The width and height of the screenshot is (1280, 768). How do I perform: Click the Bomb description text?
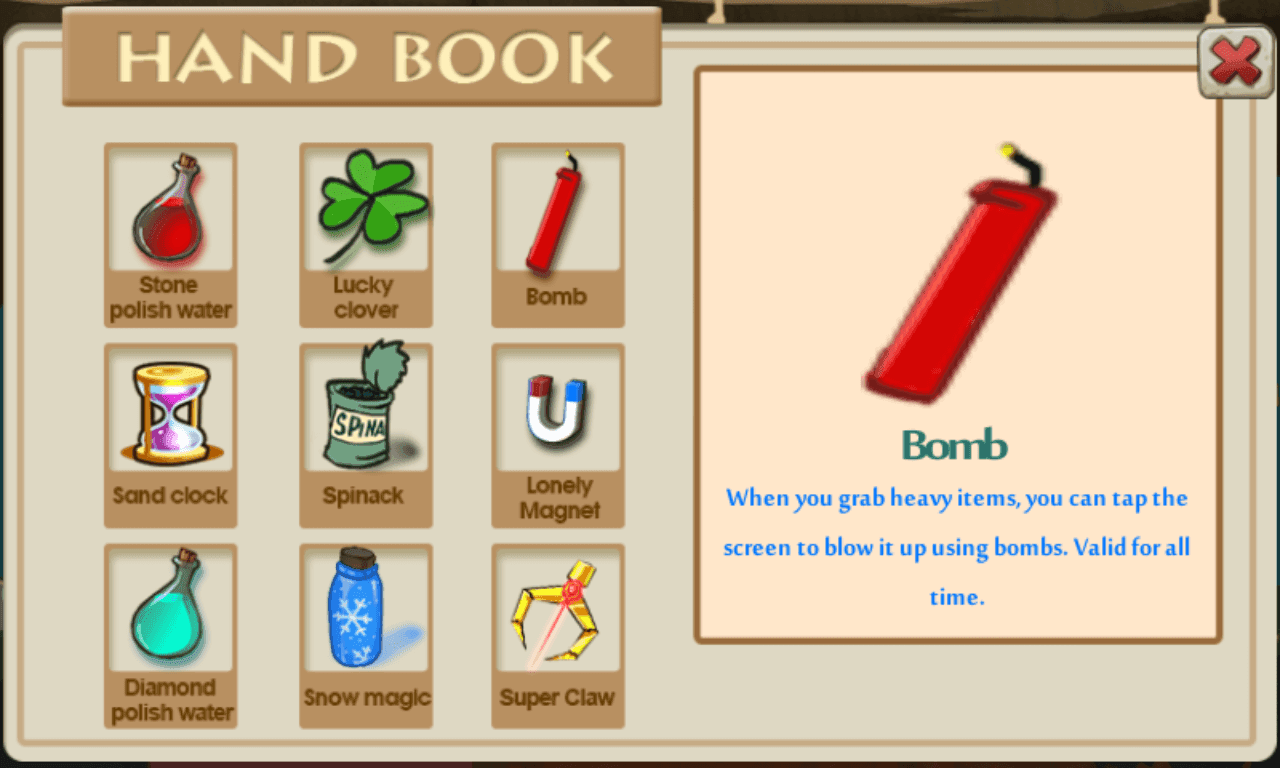click(955, 547)
